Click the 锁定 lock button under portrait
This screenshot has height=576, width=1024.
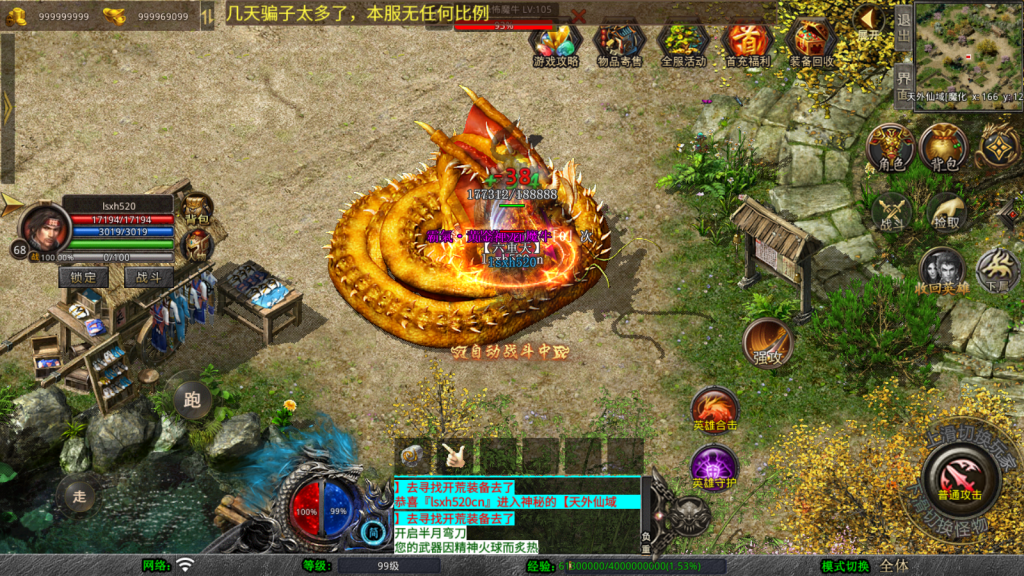(x=84, y=277)
